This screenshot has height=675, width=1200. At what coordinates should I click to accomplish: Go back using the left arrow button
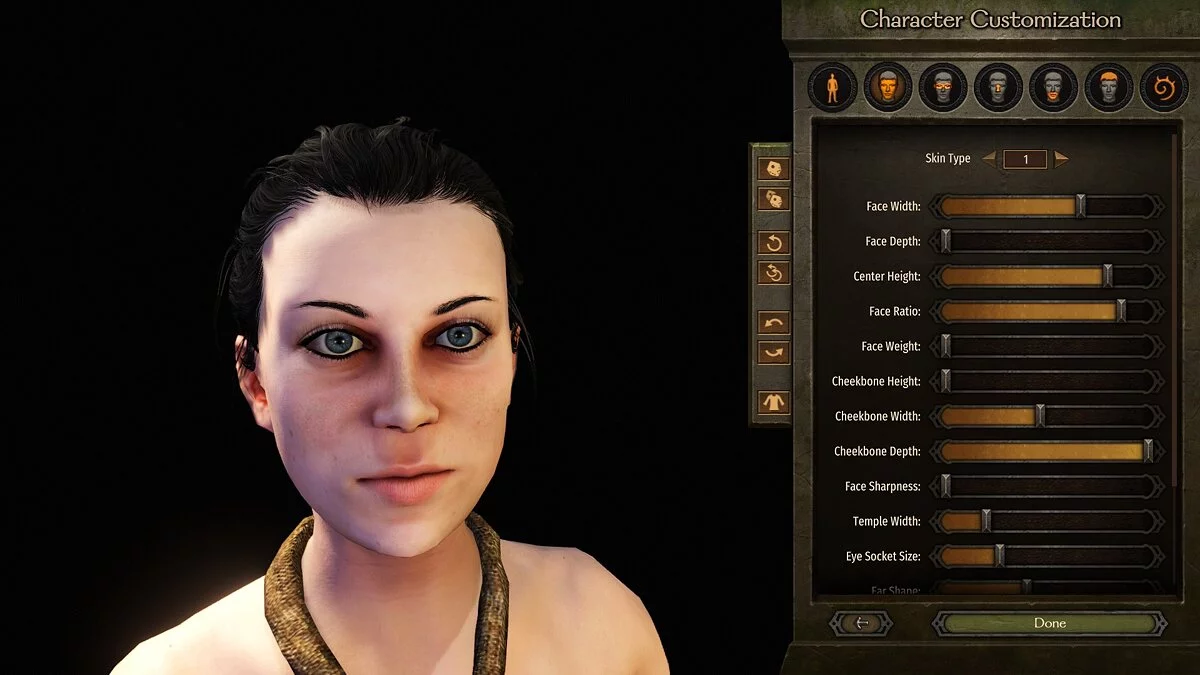click(x=861, y=623)
